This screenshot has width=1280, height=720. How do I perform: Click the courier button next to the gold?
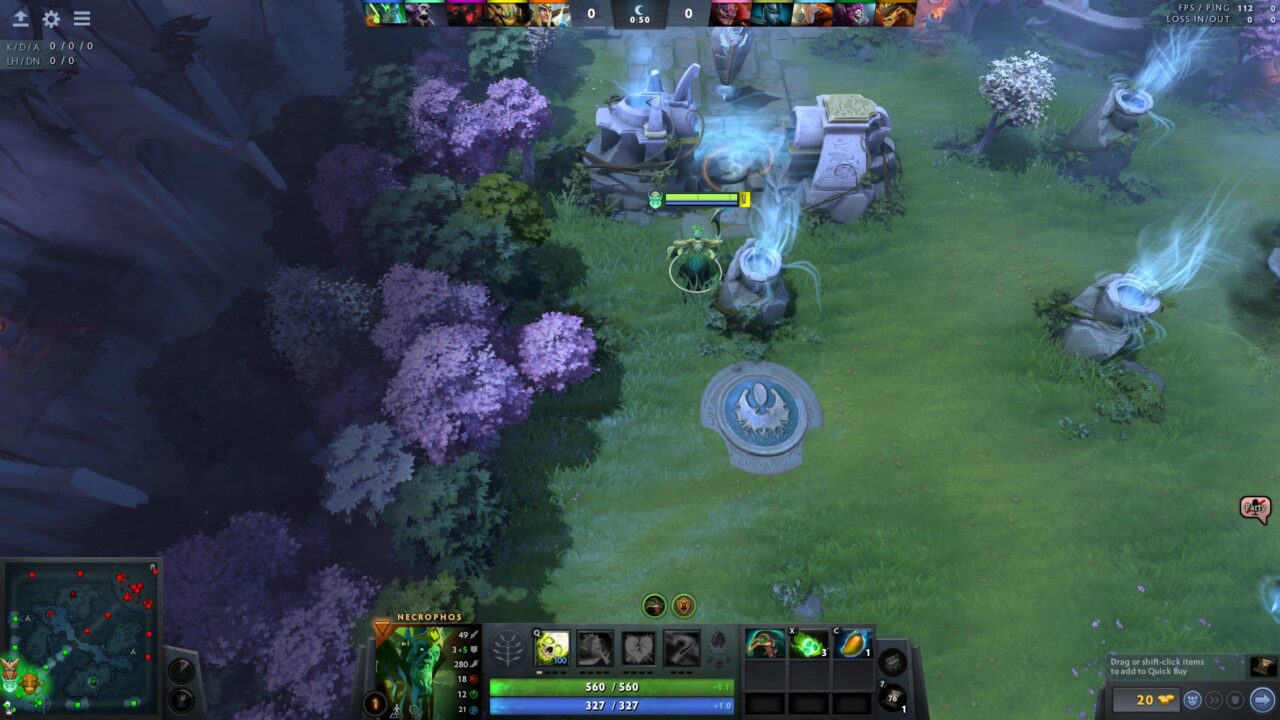[1192, 699]
